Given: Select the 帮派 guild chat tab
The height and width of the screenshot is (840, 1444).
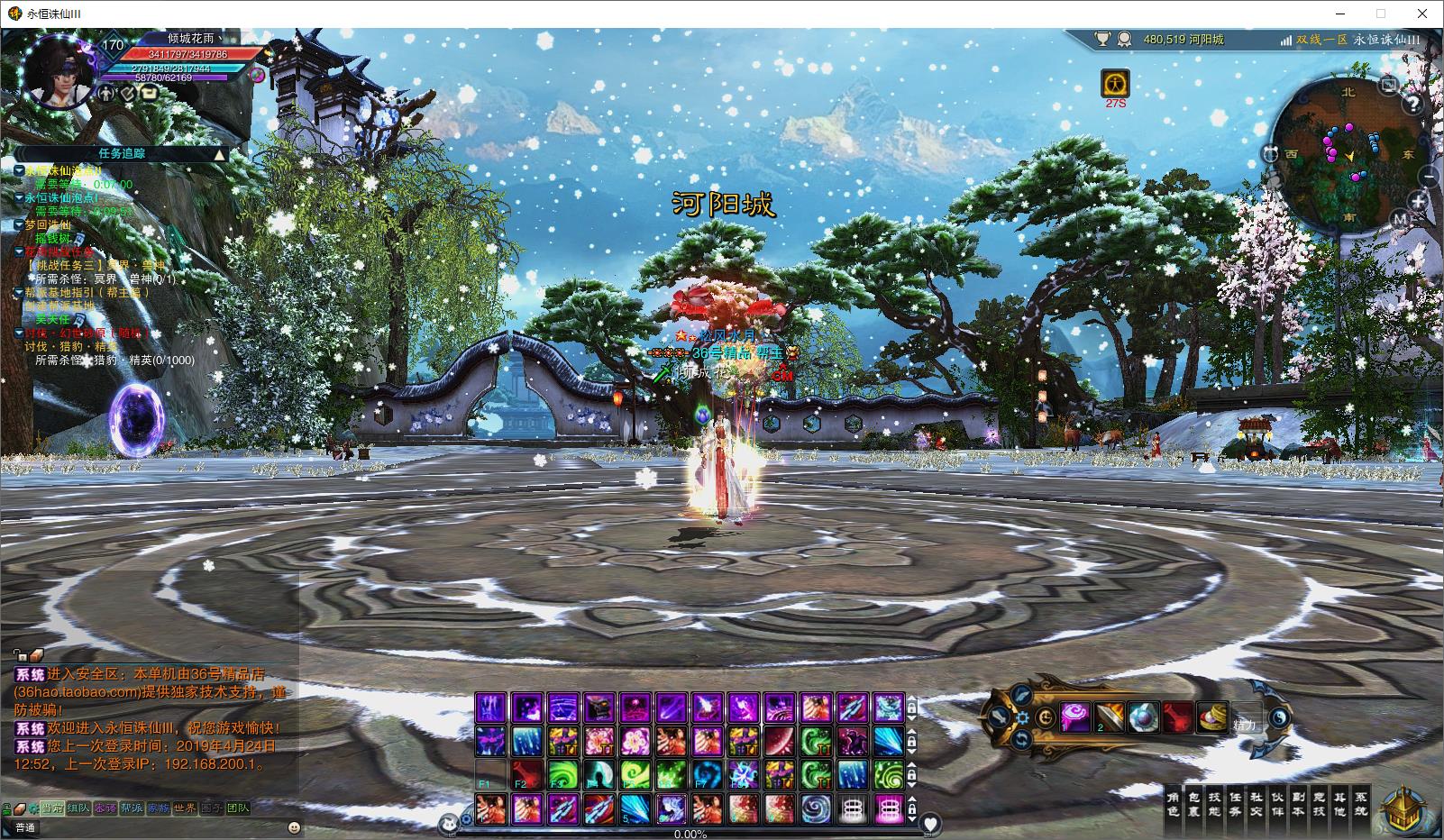Looking at the screenshot, I should point(132,808).
